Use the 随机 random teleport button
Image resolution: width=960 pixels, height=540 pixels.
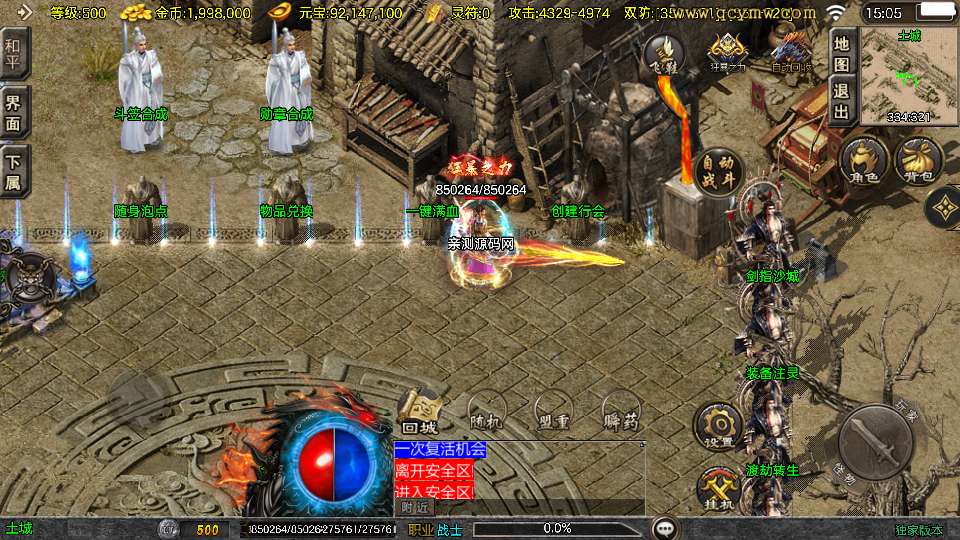coord(489,411)
